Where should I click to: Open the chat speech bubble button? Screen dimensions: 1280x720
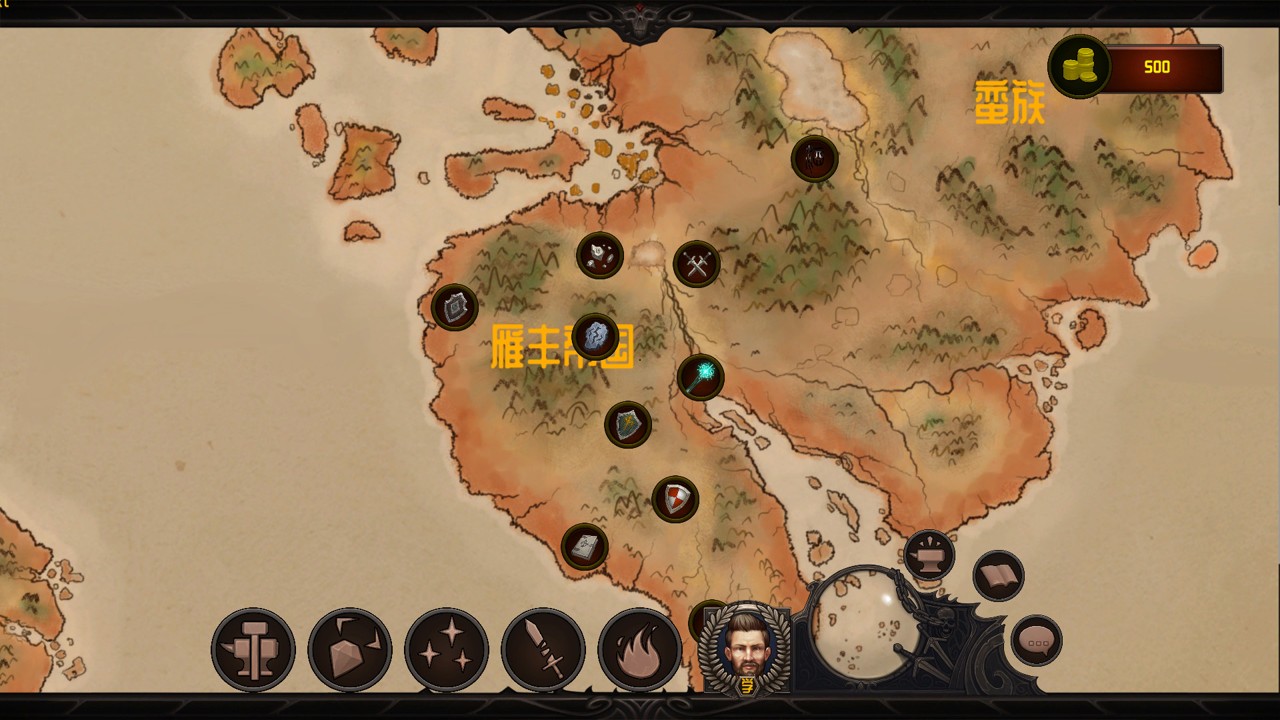pyautogui.click(x=1036, y=641)
